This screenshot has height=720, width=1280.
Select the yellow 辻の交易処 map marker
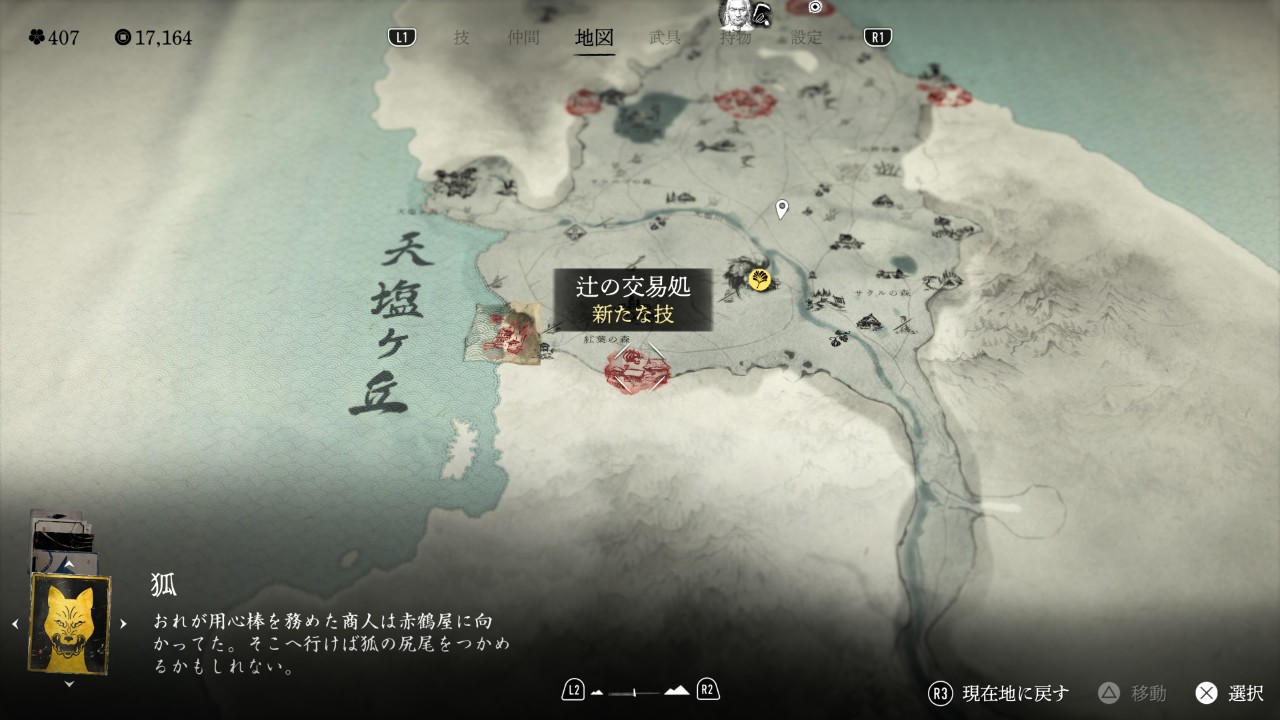click(760, 280)
